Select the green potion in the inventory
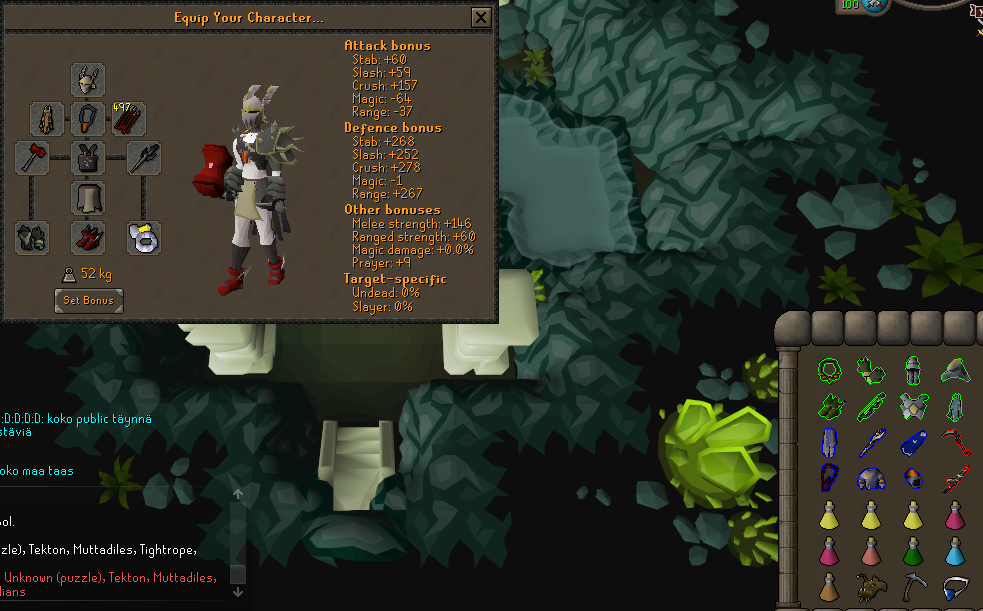Viewport: 983px width, 611px height. click(x=914, y=551)
